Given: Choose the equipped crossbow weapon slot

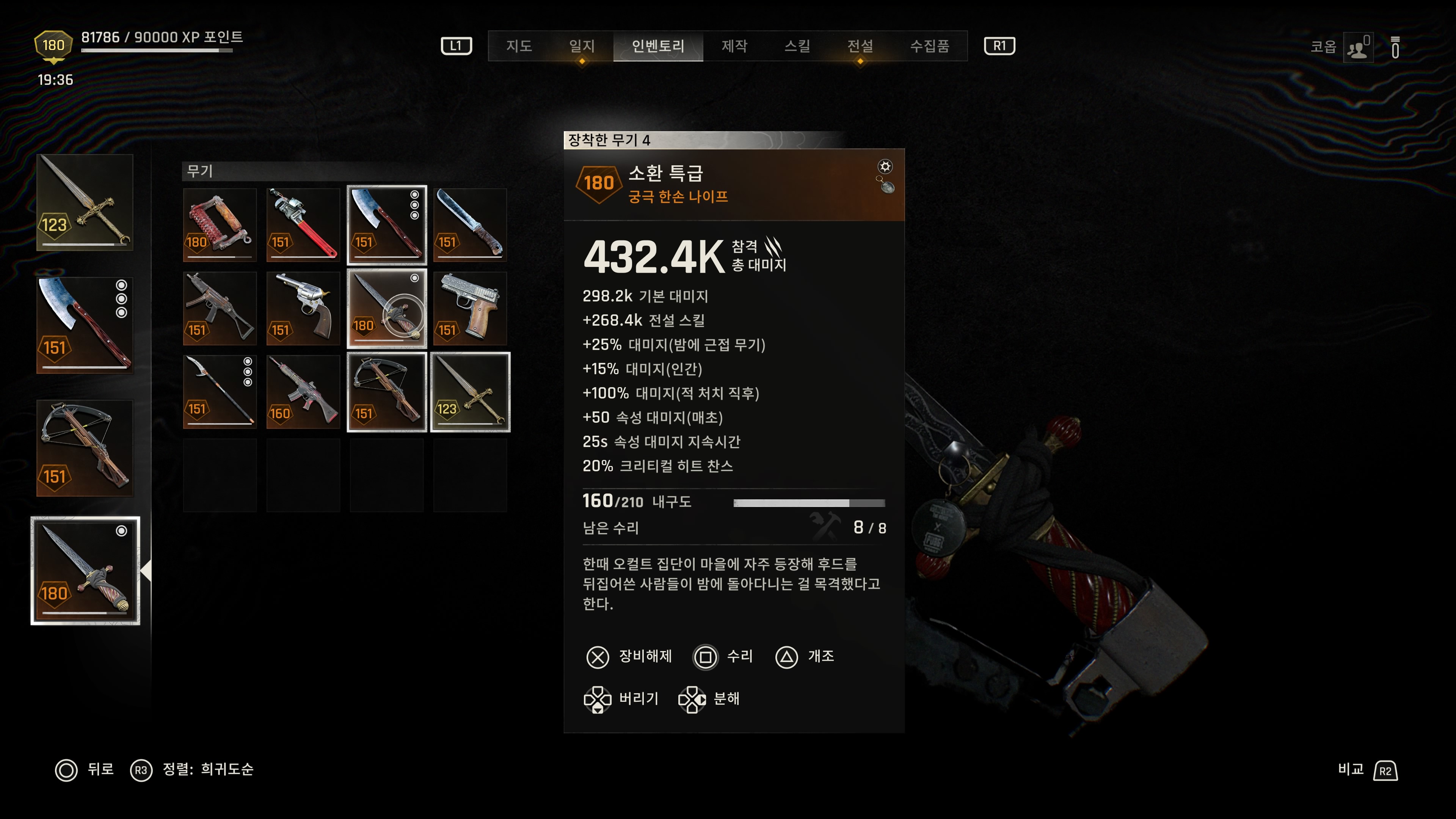Looking at the screenshot, I should click(x=85, y=448).
